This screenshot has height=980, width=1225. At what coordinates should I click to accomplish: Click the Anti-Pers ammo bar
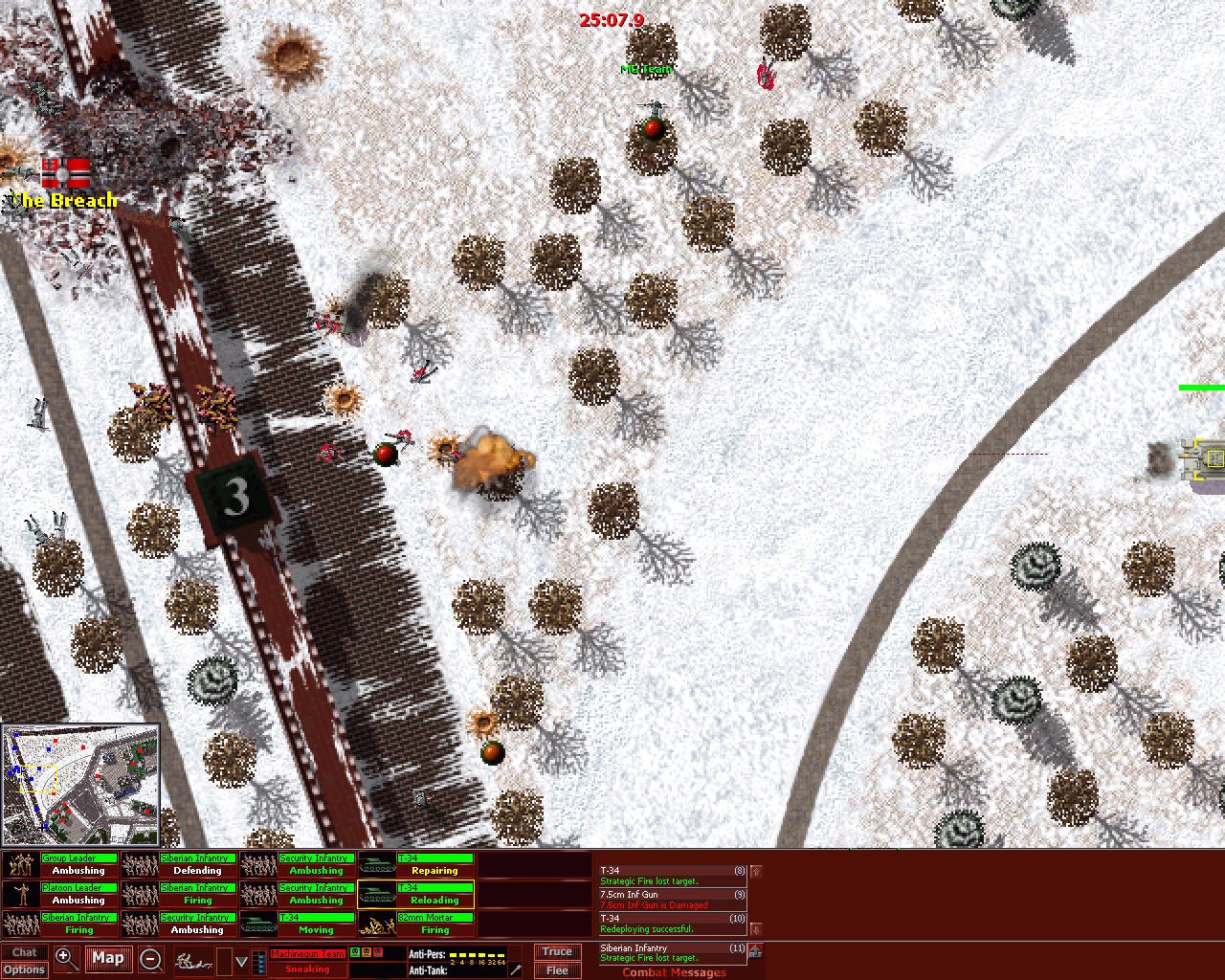pos(479,954)
